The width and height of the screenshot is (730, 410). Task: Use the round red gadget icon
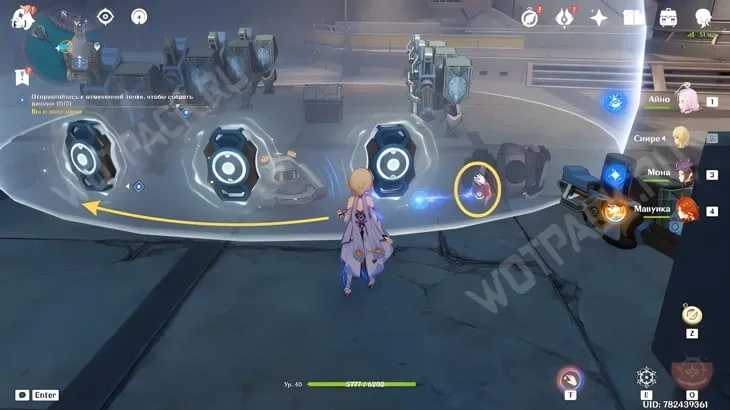570,379
